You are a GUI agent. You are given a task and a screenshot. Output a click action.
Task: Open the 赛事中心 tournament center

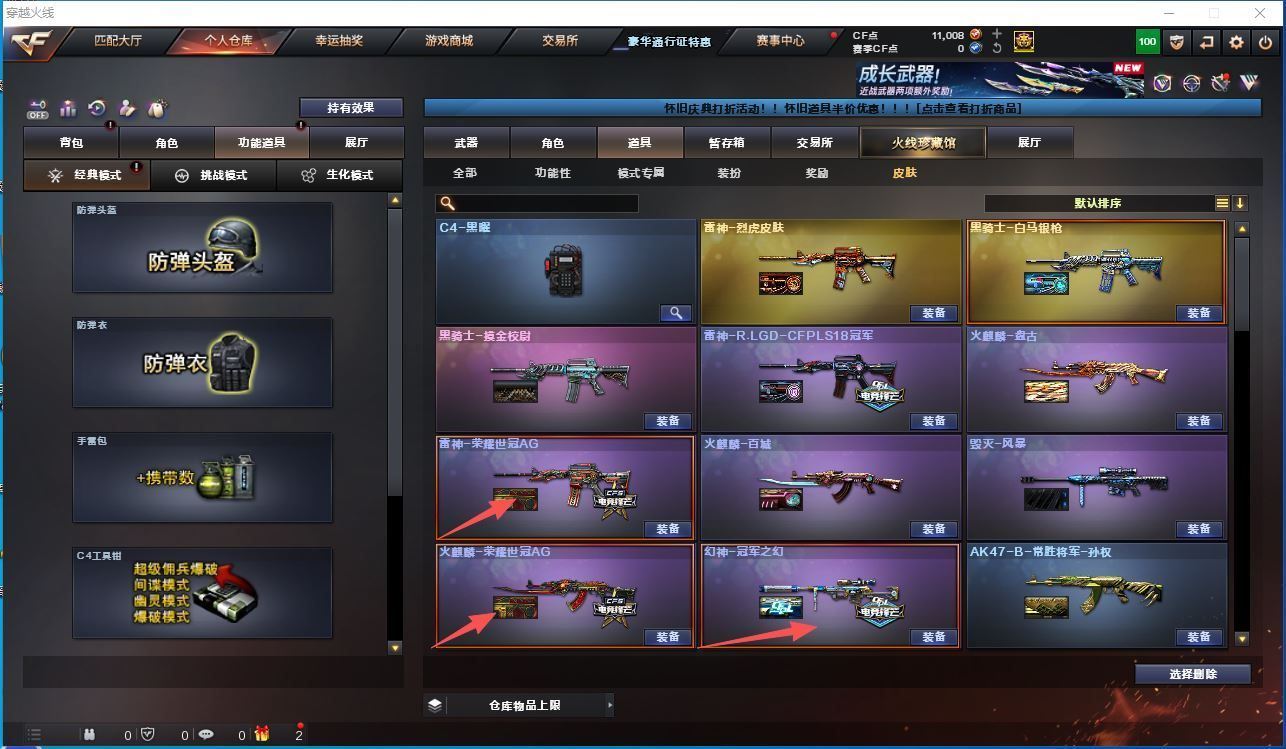point(780,42)
